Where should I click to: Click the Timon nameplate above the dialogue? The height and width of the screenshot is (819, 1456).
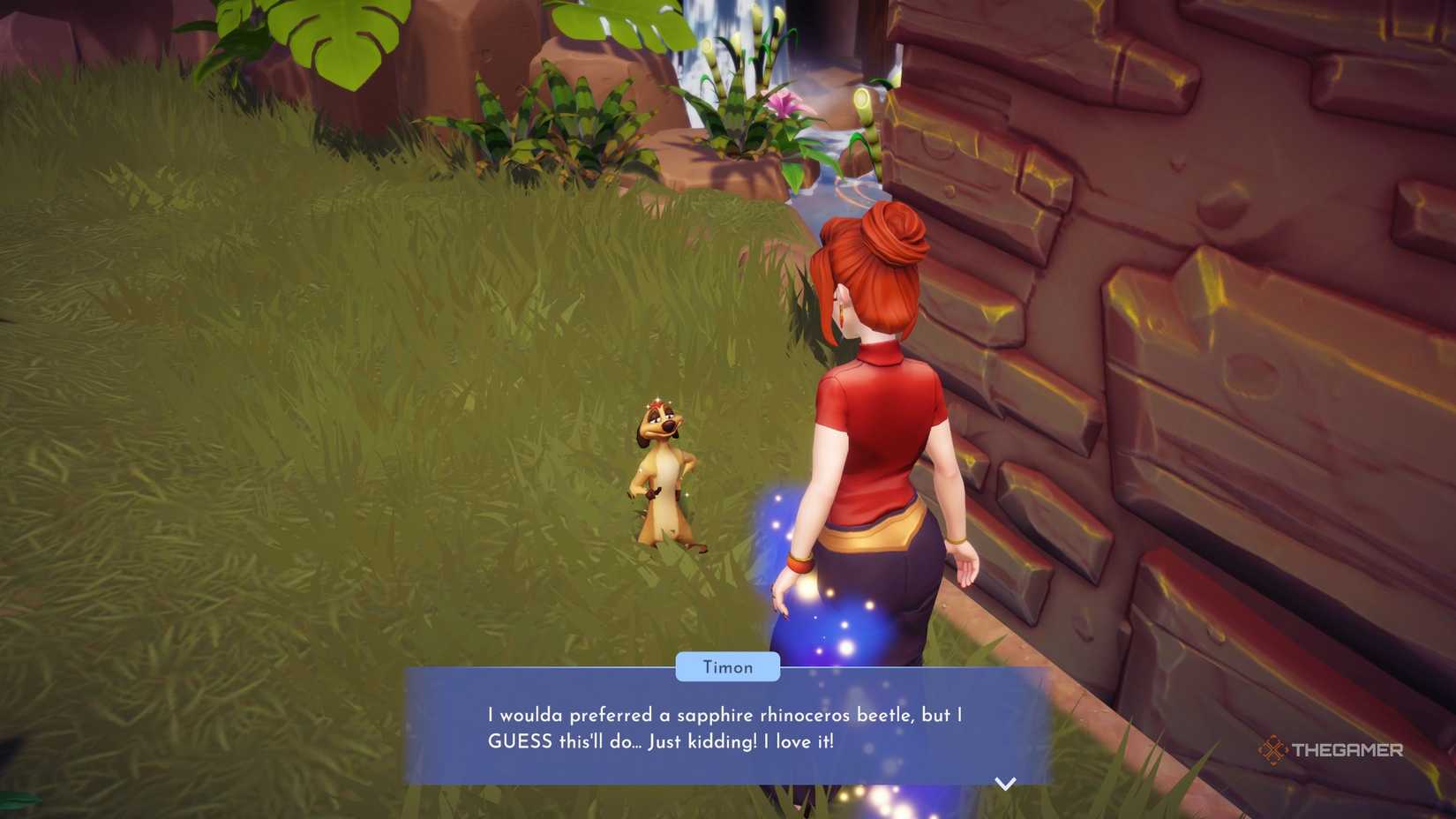tap(727, 667)
